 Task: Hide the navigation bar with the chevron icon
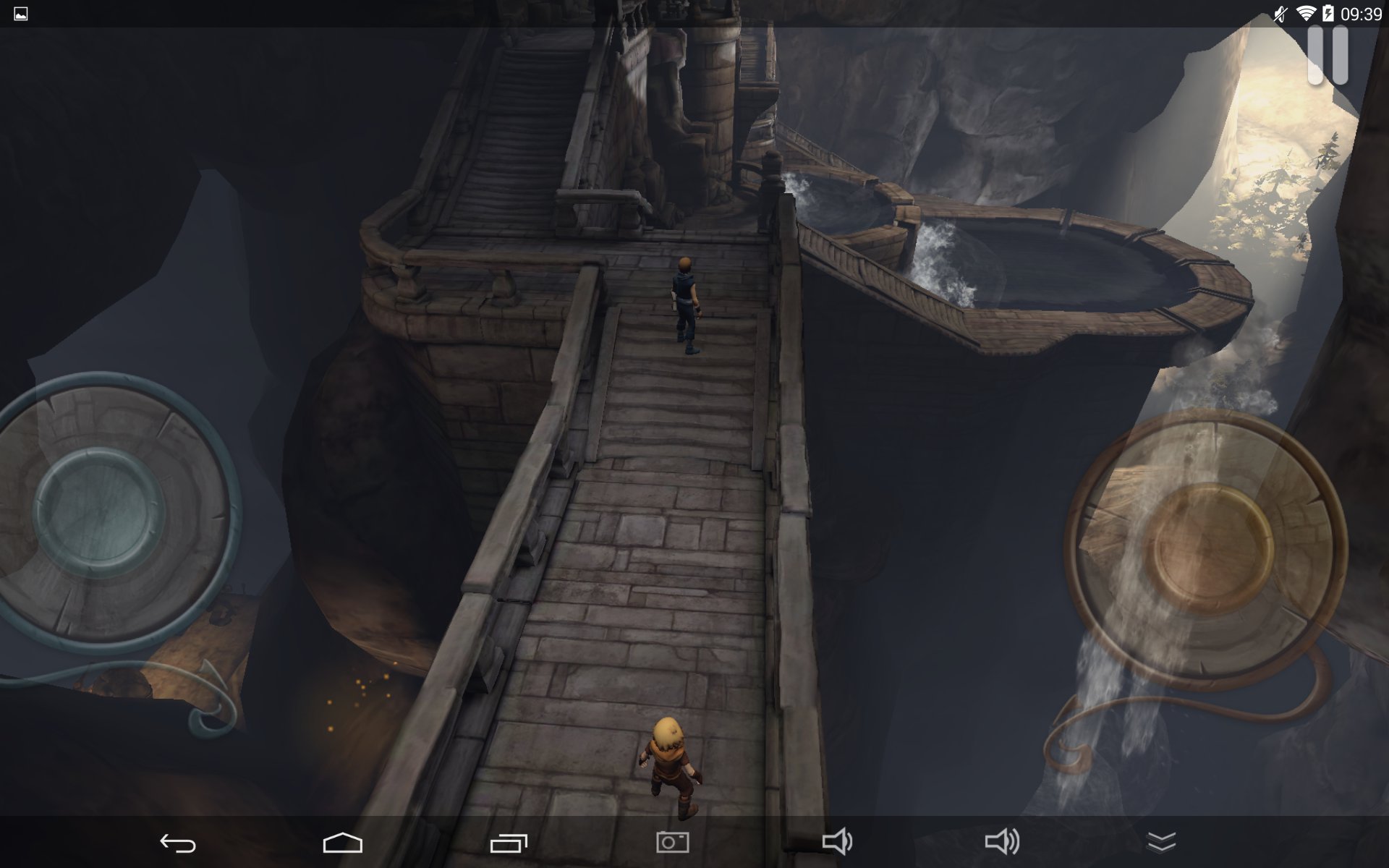click(x=1162, y=842)
